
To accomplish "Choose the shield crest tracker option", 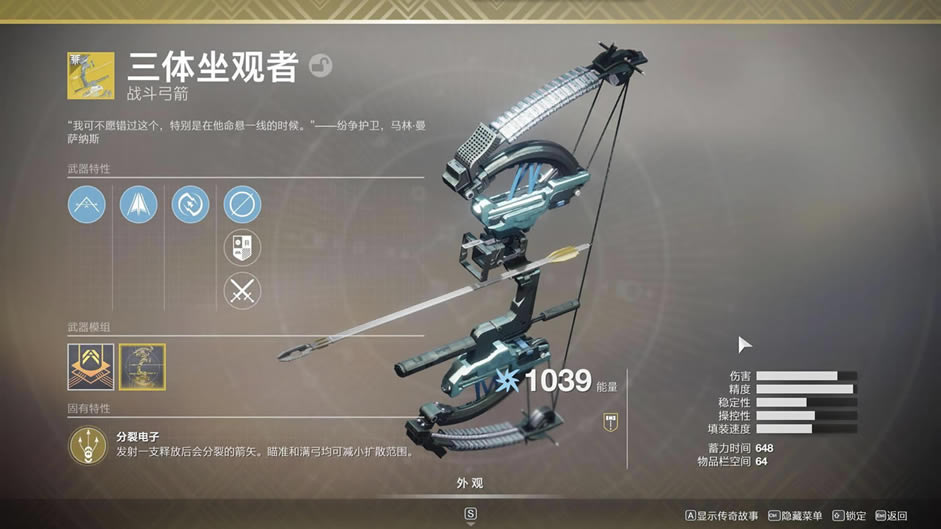I will pos(242,248).
